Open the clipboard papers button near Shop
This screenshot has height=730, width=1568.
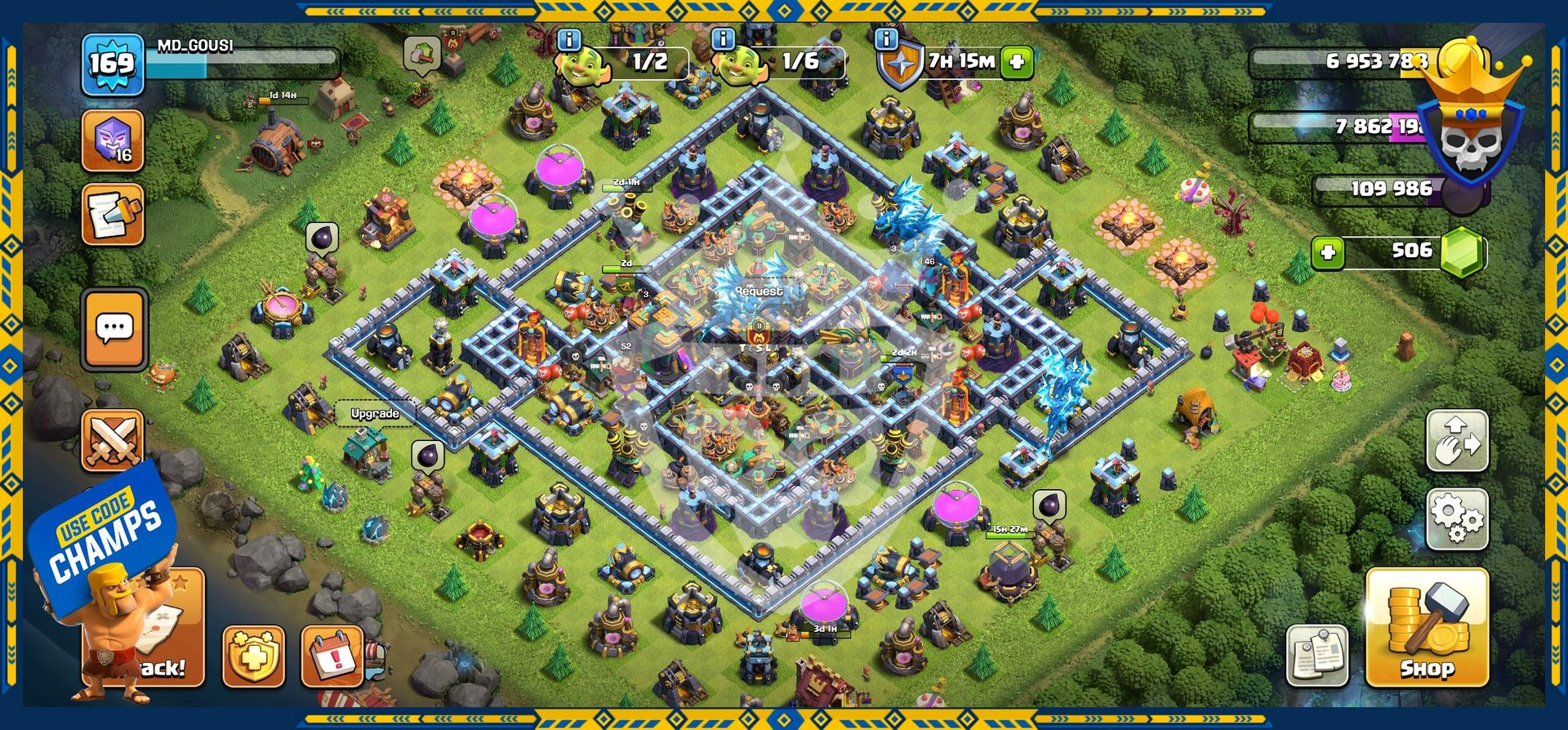(x=1316, y=656)
